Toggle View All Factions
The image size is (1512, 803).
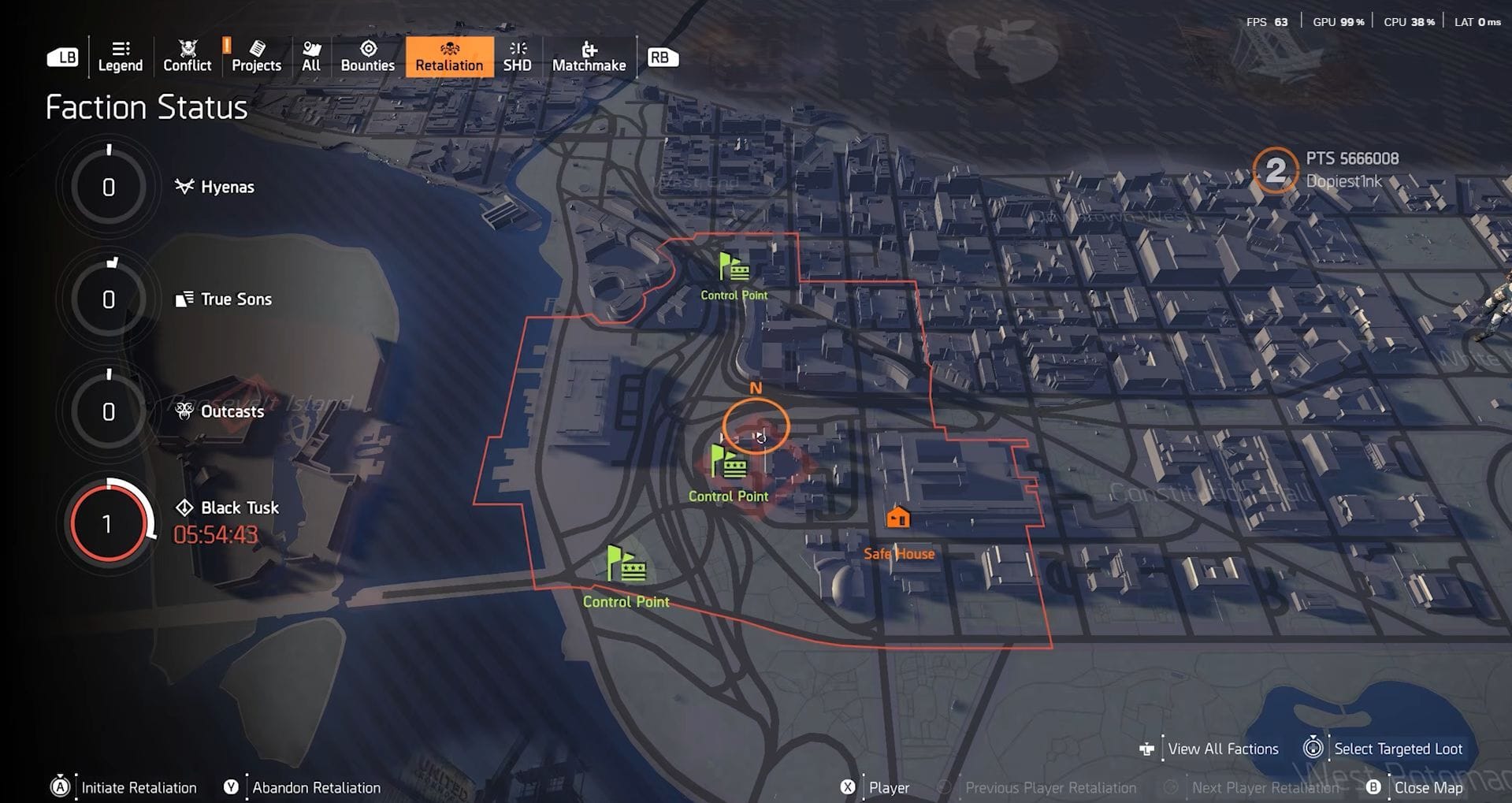1149,748
